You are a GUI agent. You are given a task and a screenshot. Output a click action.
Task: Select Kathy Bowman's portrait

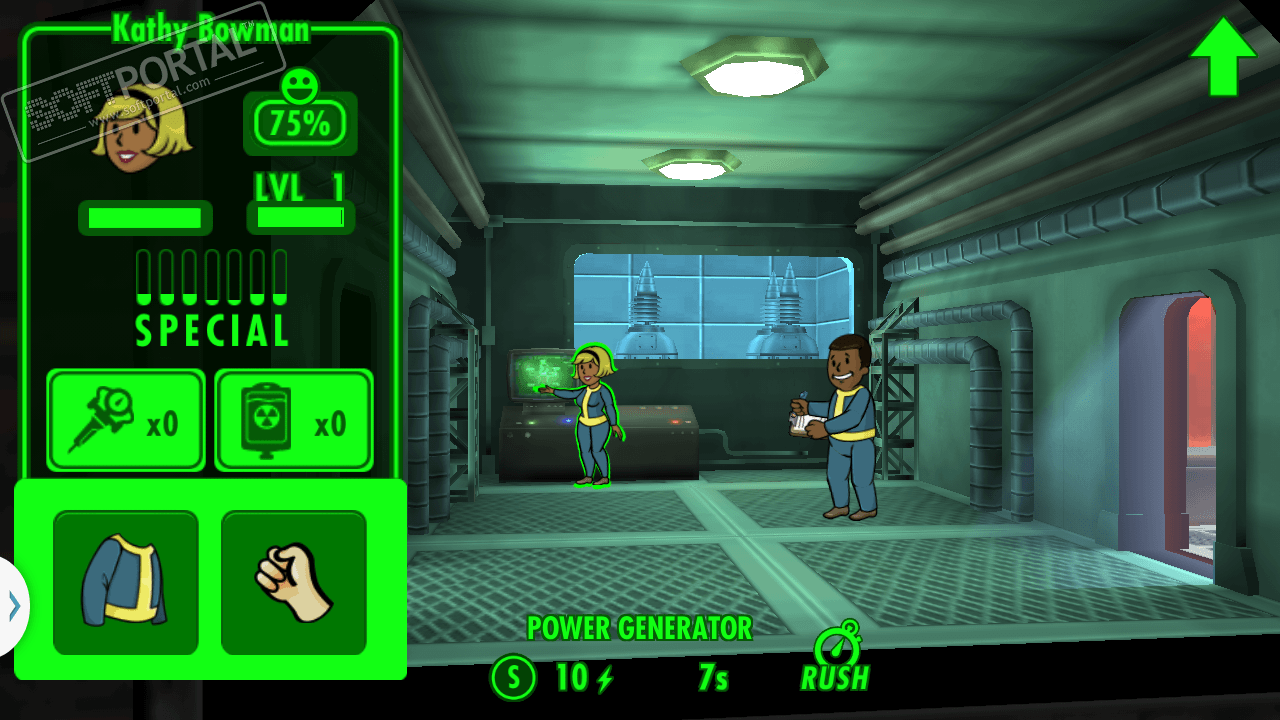[x=142, y=128]
